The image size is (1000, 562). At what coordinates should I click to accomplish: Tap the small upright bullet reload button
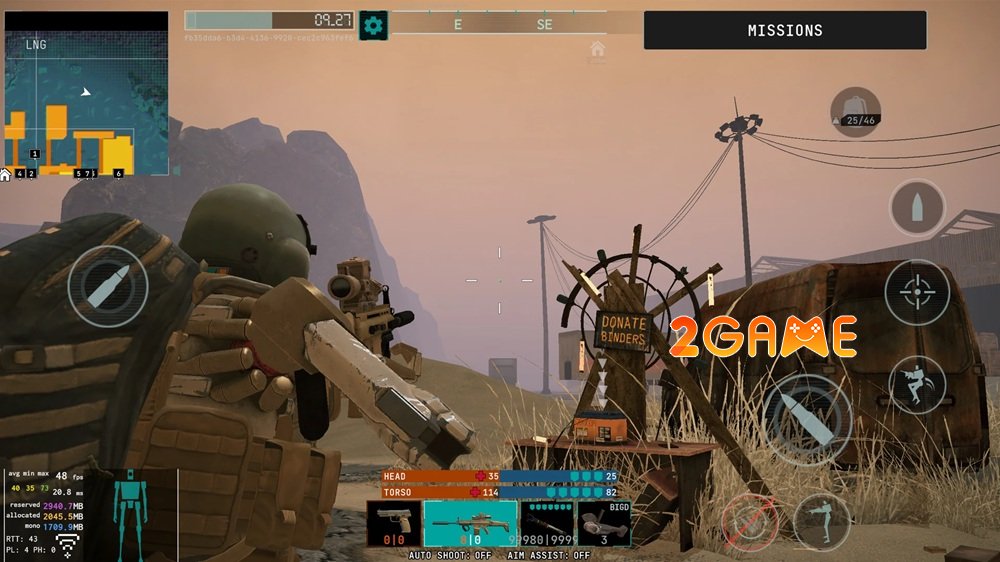tap(917, 208)
